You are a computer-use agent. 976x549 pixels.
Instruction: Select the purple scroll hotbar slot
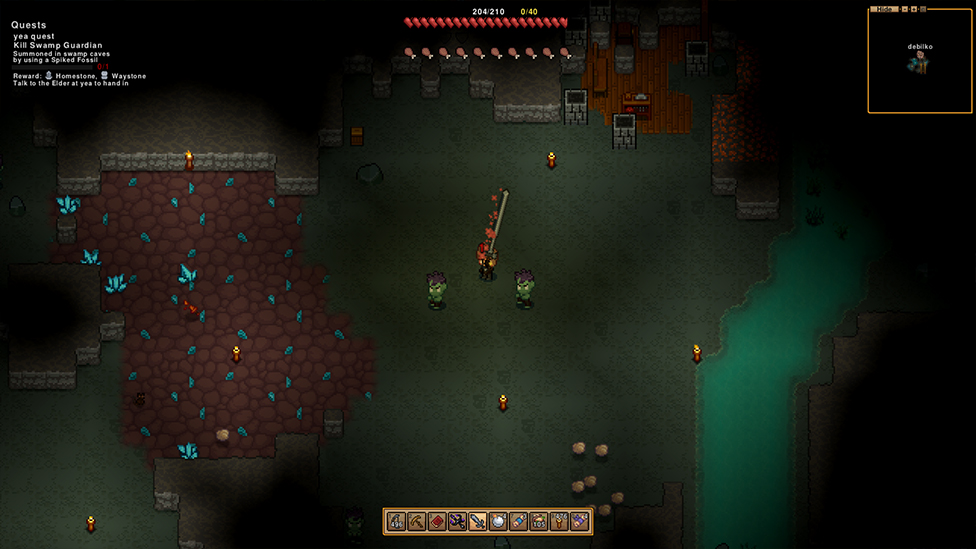[x=579, y=521]
